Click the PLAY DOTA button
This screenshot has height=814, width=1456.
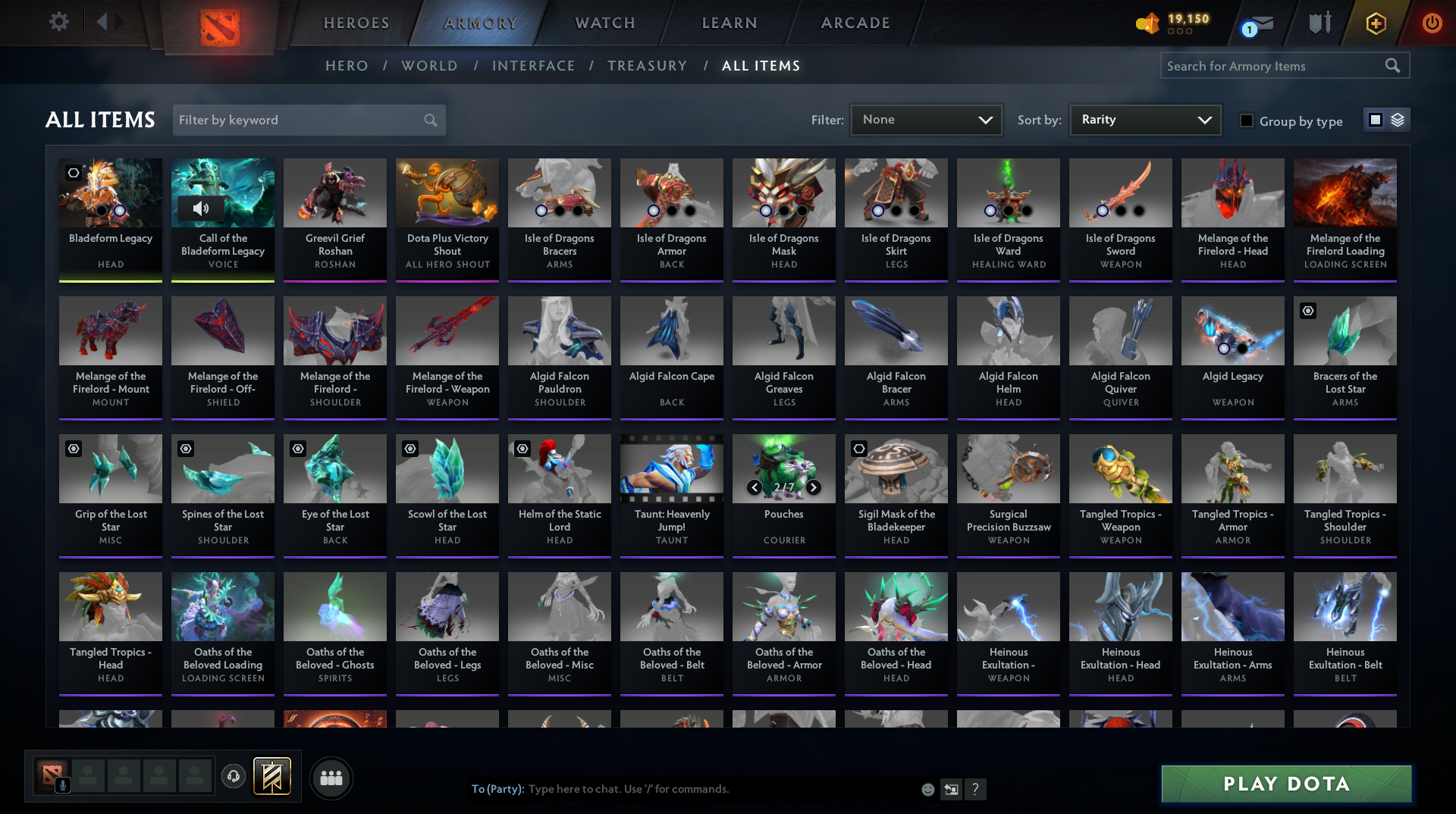coord(1285,784)
